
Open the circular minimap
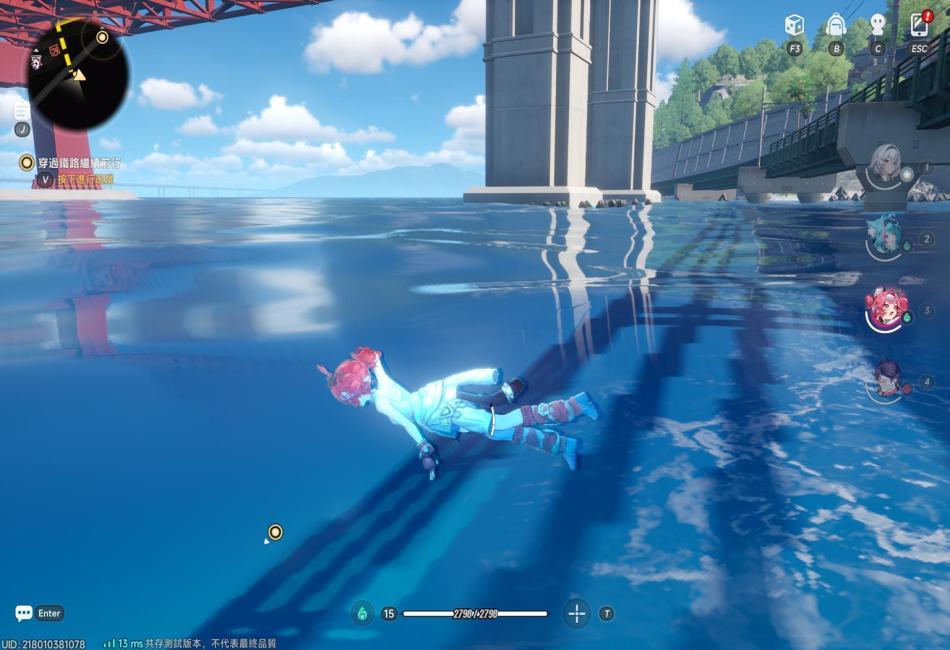tap(78, 74)
